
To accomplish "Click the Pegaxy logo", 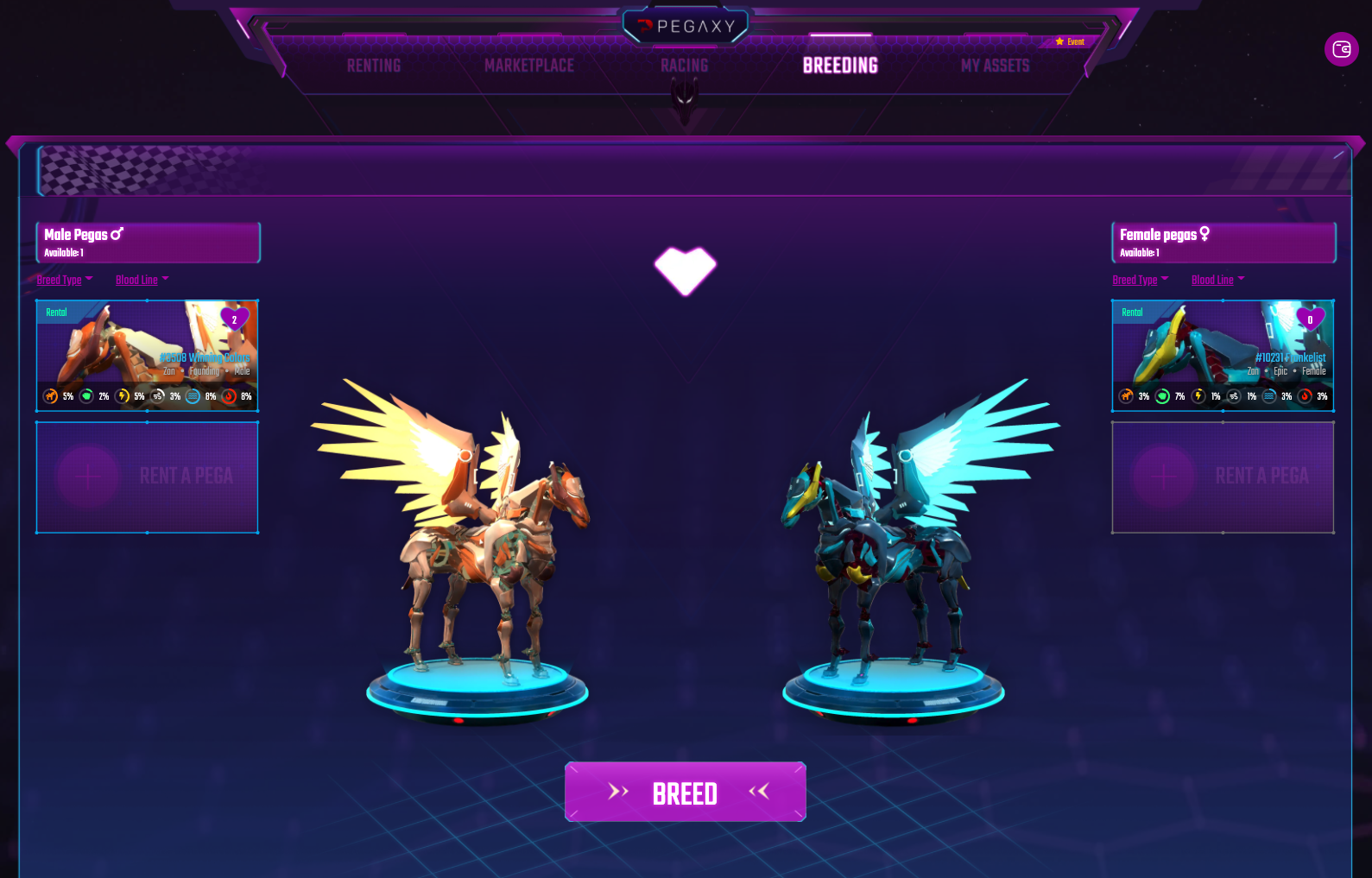I will [x=686, y=27].
